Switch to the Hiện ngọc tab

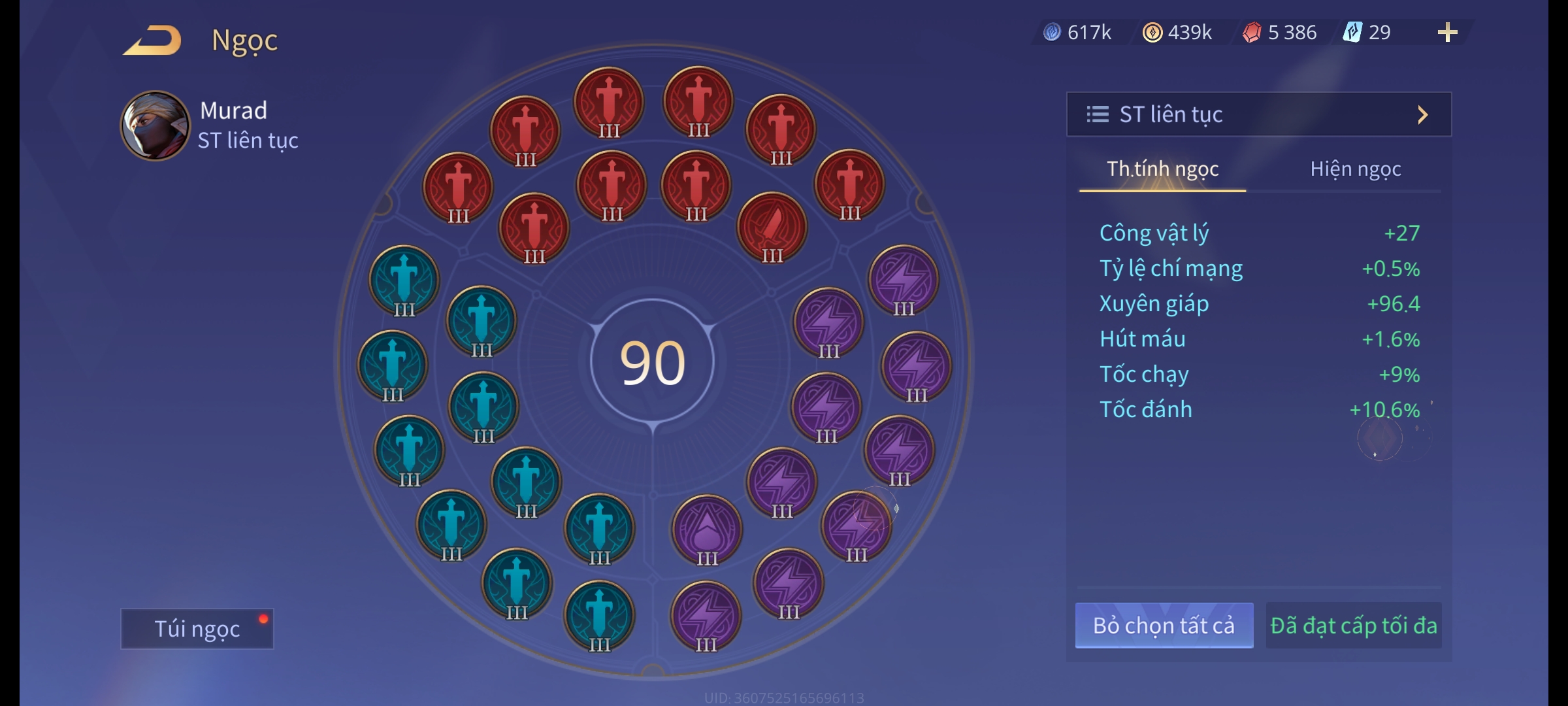(x=1355, y=169)
